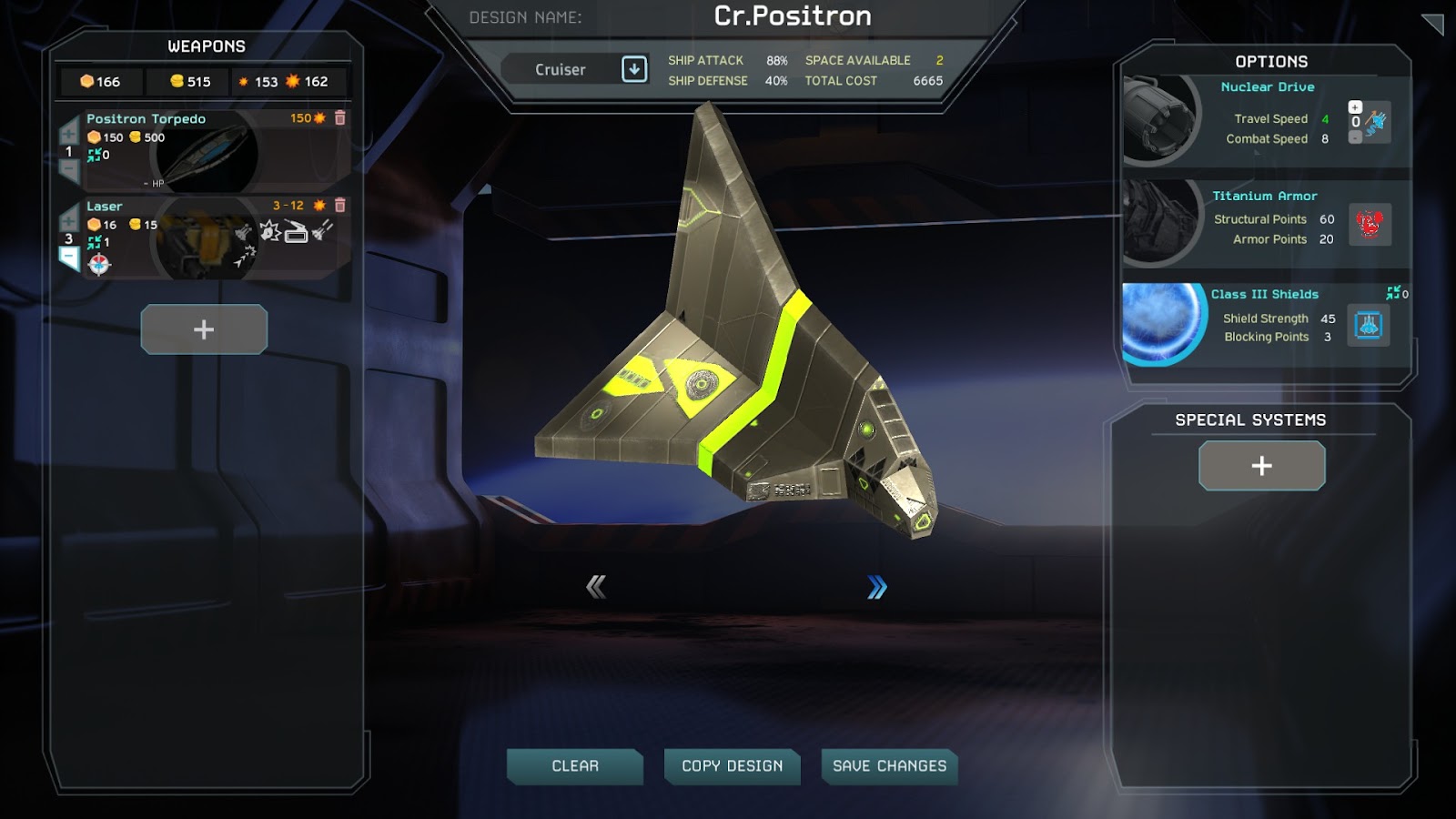The height and width of the screenshot is (819, 1456).
Task: Show the previous ship model
Action: 596,587
